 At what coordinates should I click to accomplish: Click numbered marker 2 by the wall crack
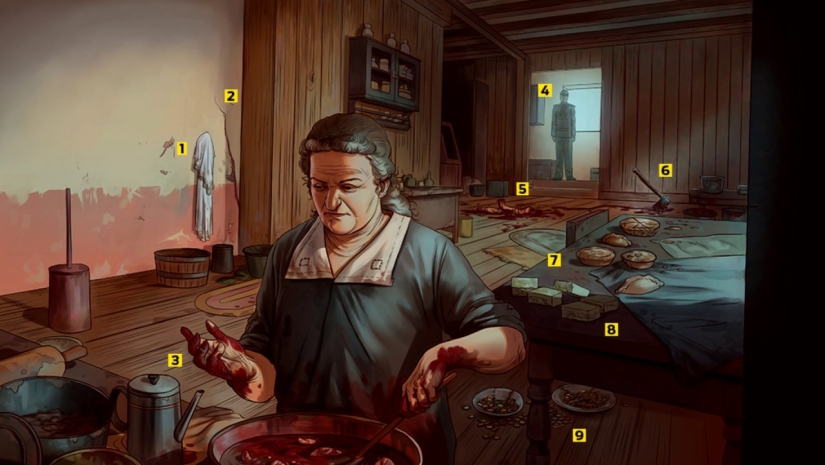pos(231,97)
